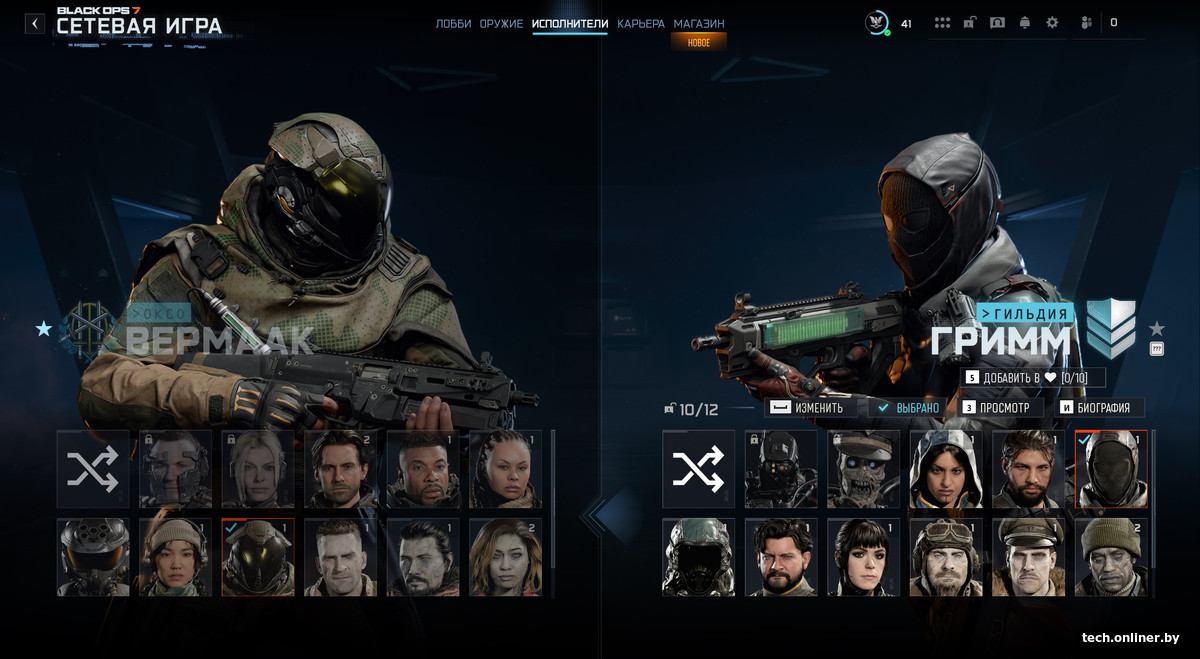
Task: Choose the skull-faced officer zombie operator
Action: (x=863, y=469)
